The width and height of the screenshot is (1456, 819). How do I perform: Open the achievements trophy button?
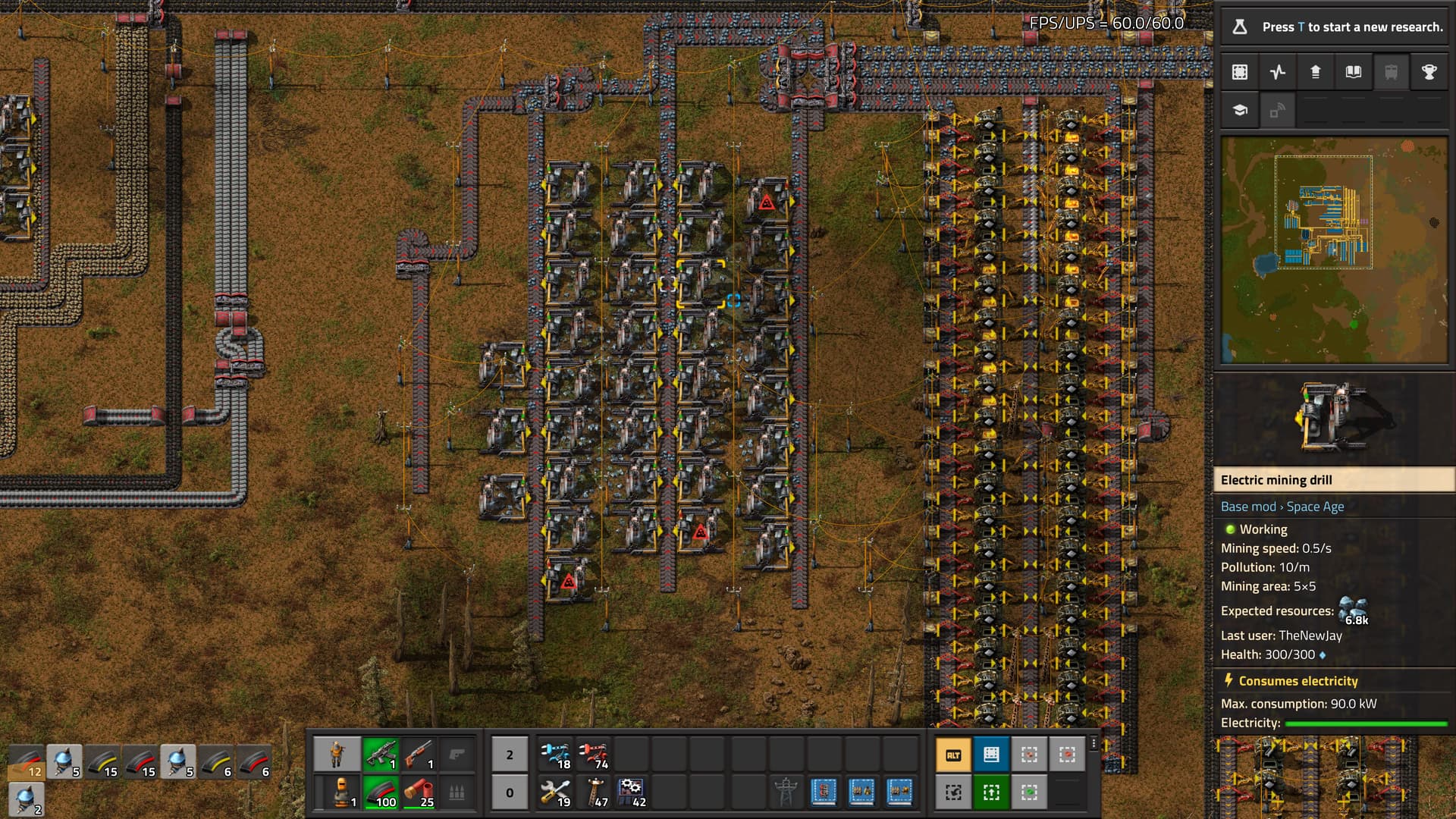click(x=1429, y=72)
